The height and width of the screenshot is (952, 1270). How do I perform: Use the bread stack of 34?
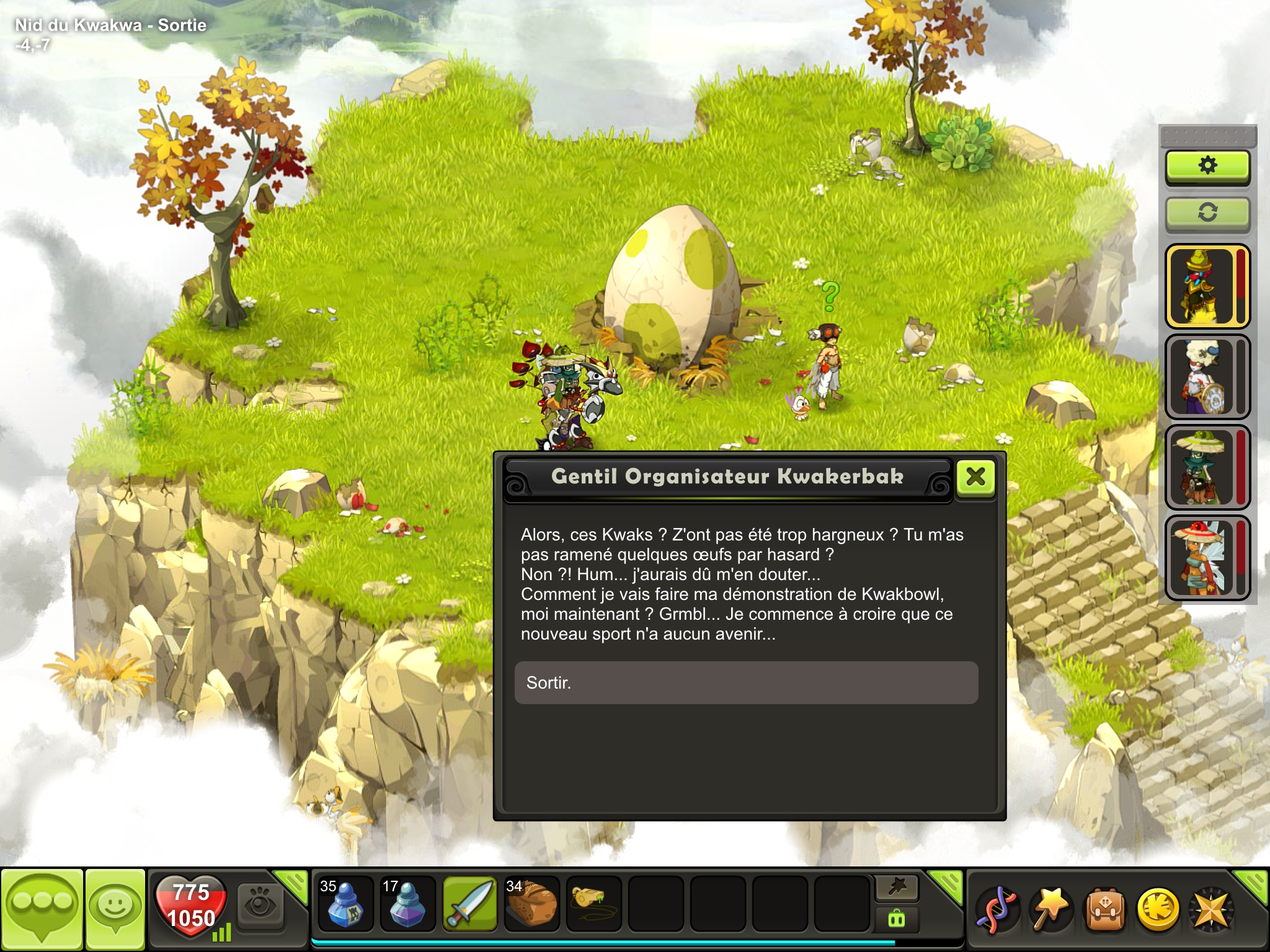pyautogui.click(x=531, y=904)
